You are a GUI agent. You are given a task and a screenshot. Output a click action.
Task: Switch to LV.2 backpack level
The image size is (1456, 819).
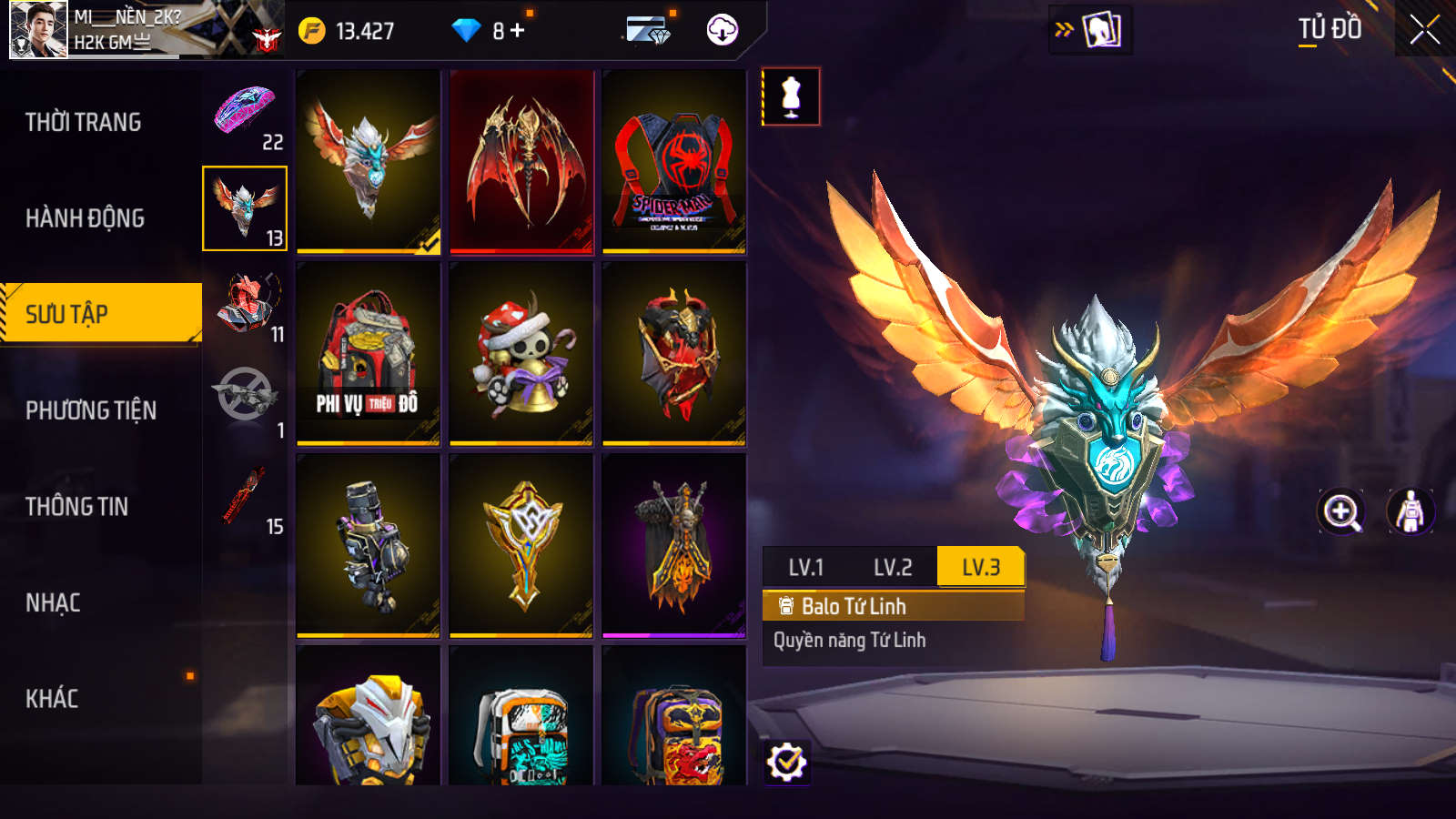[893, 568]
